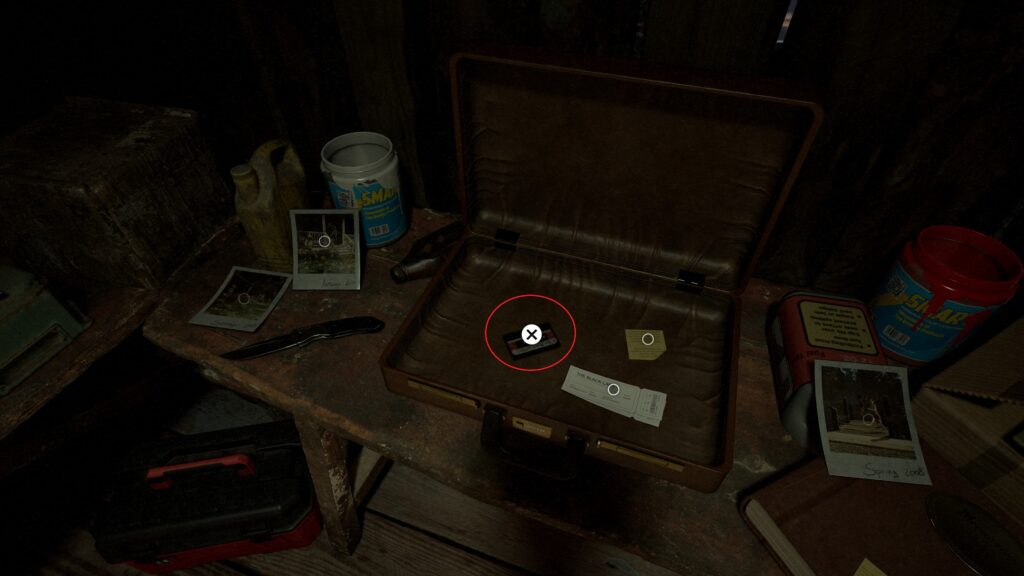Choose marker on photo lying flat near the knife
Viewport: 1024px width, 576px height.
[x=243, y=299]
